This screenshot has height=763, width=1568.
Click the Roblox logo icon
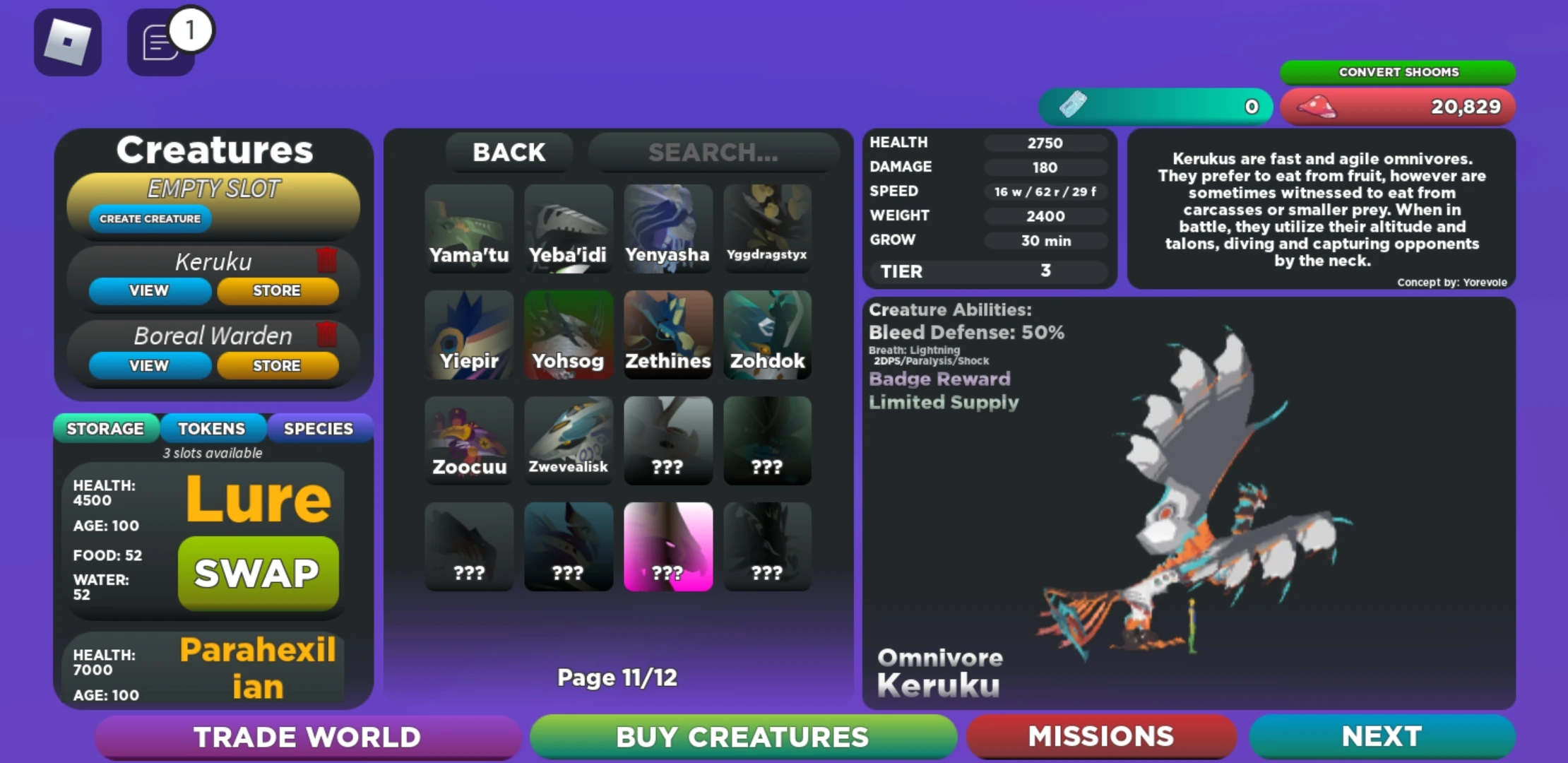pyautogui.click(x=67, y=42)
